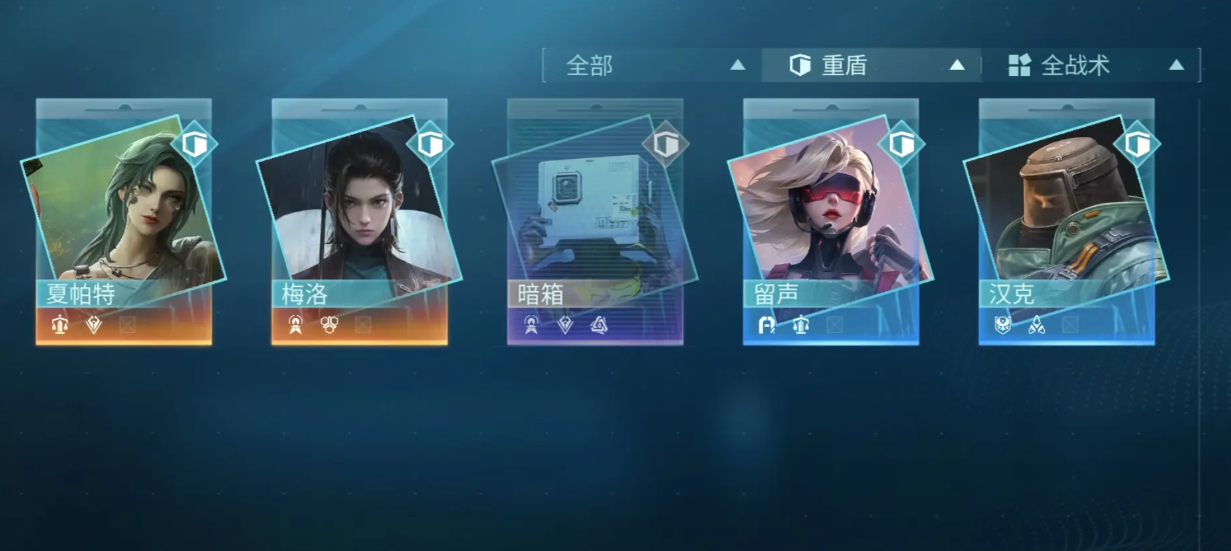Open the 全战术 tactics filter dropdown

pos(1091,66)
